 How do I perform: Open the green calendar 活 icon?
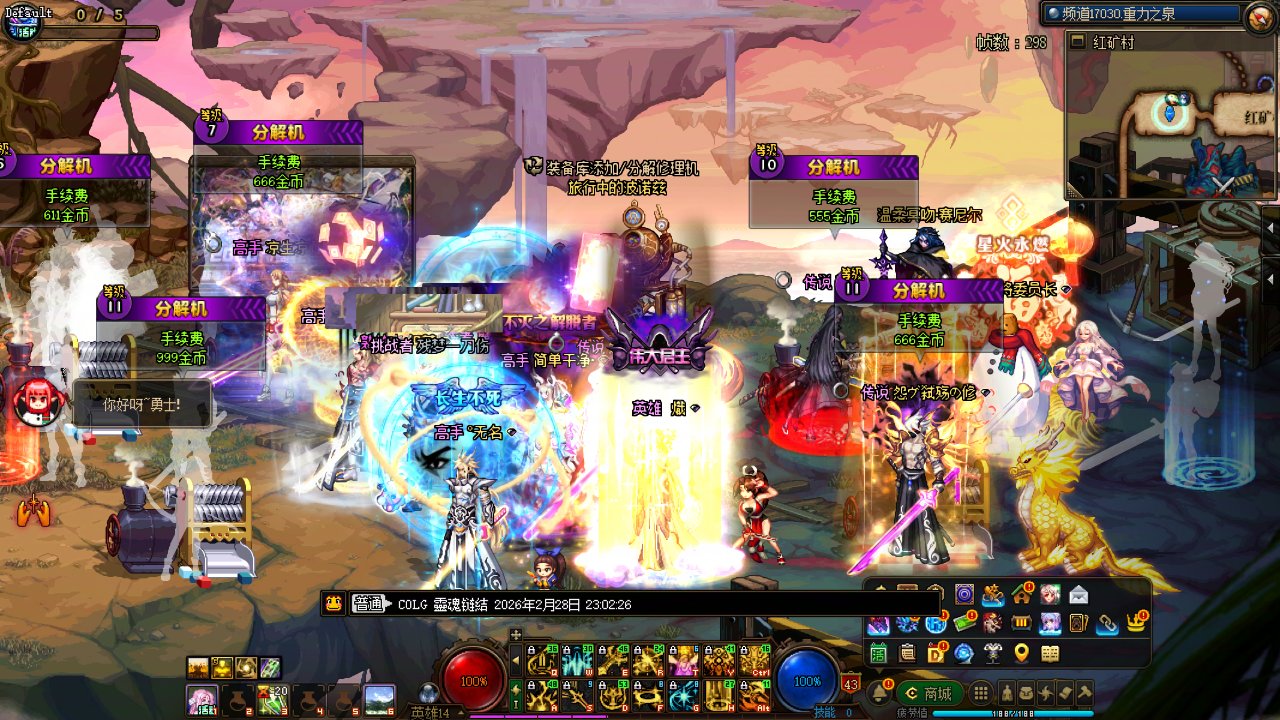(878, 654)
